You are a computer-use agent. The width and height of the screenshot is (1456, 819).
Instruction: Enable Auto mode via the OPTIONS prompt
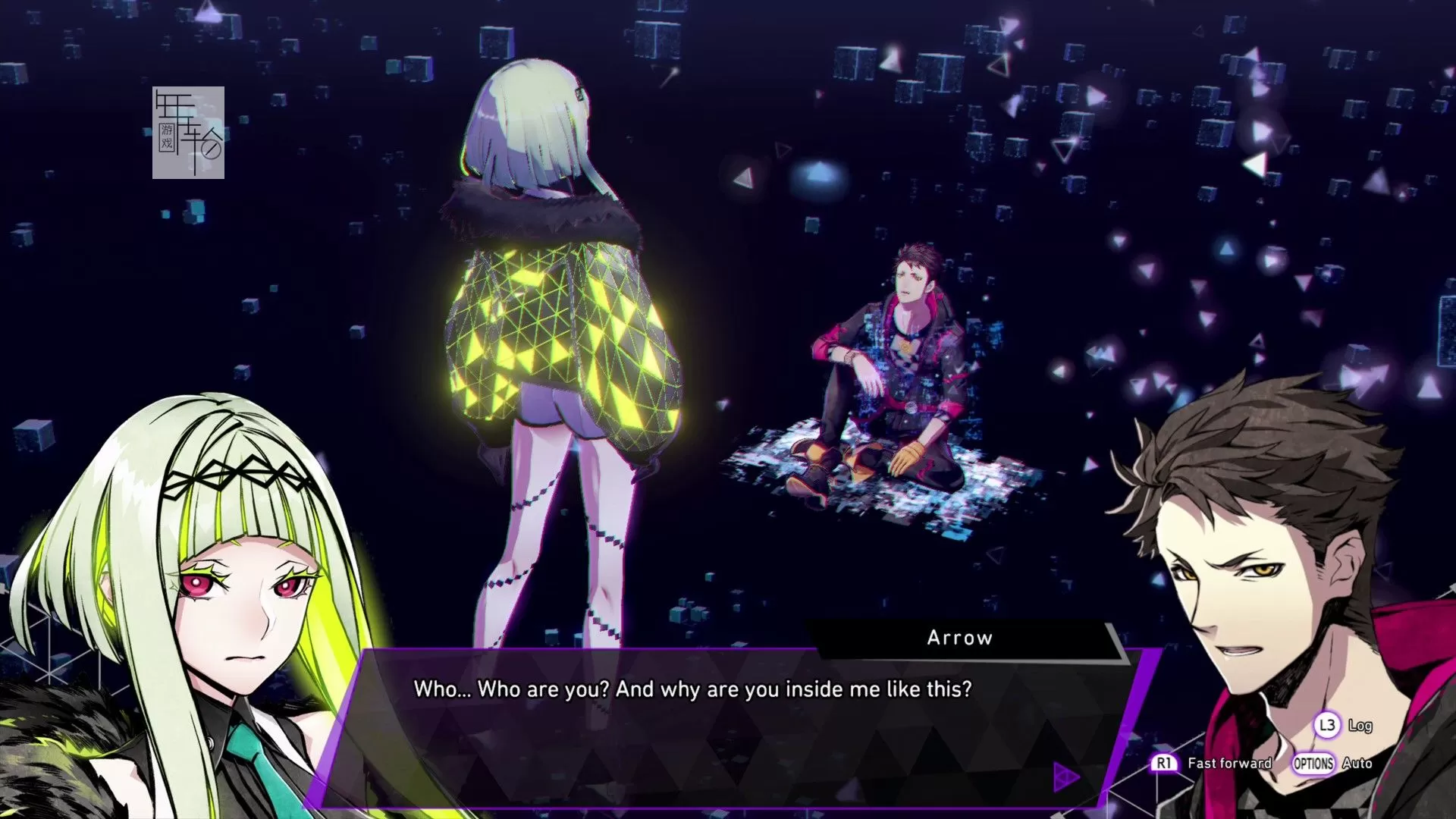coord(1313,764)
